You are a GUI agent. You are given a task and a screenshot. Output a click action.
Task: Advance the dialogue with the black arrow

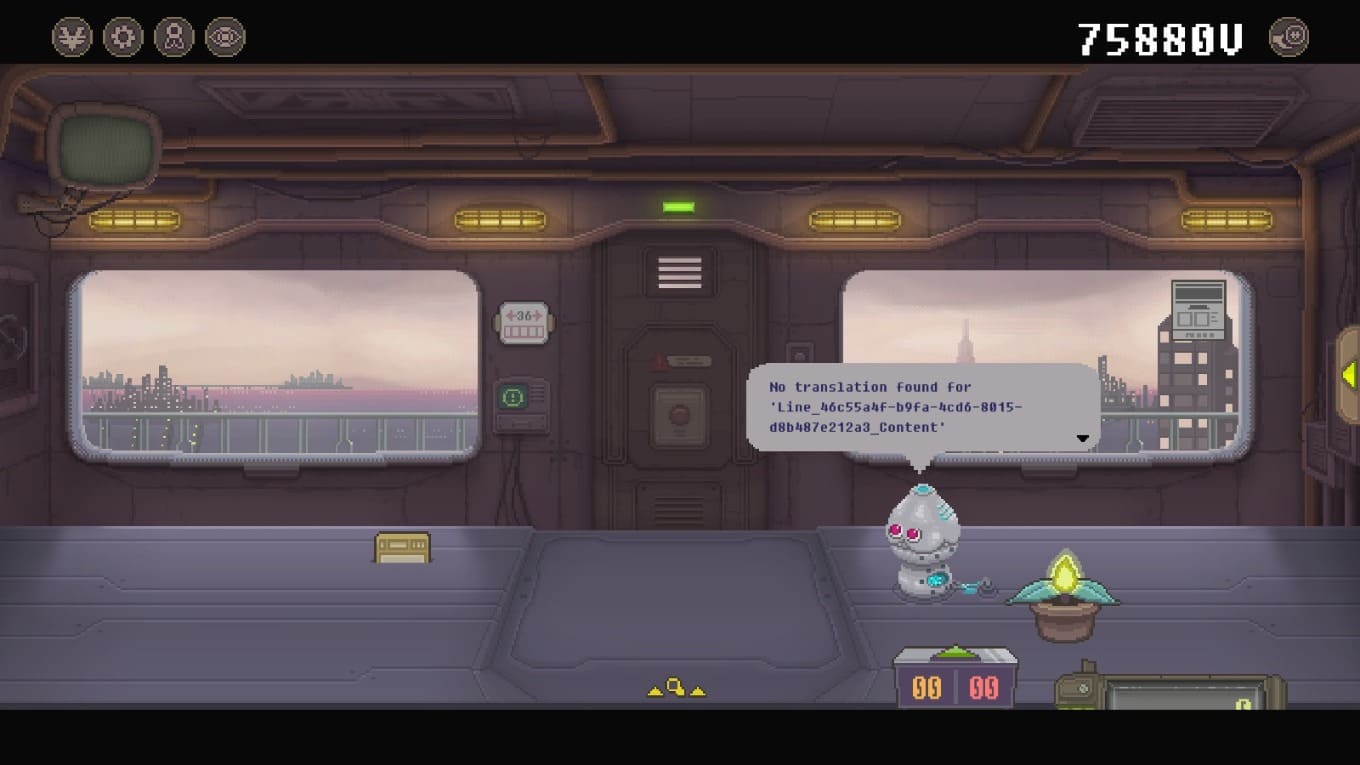[1082, 438]
